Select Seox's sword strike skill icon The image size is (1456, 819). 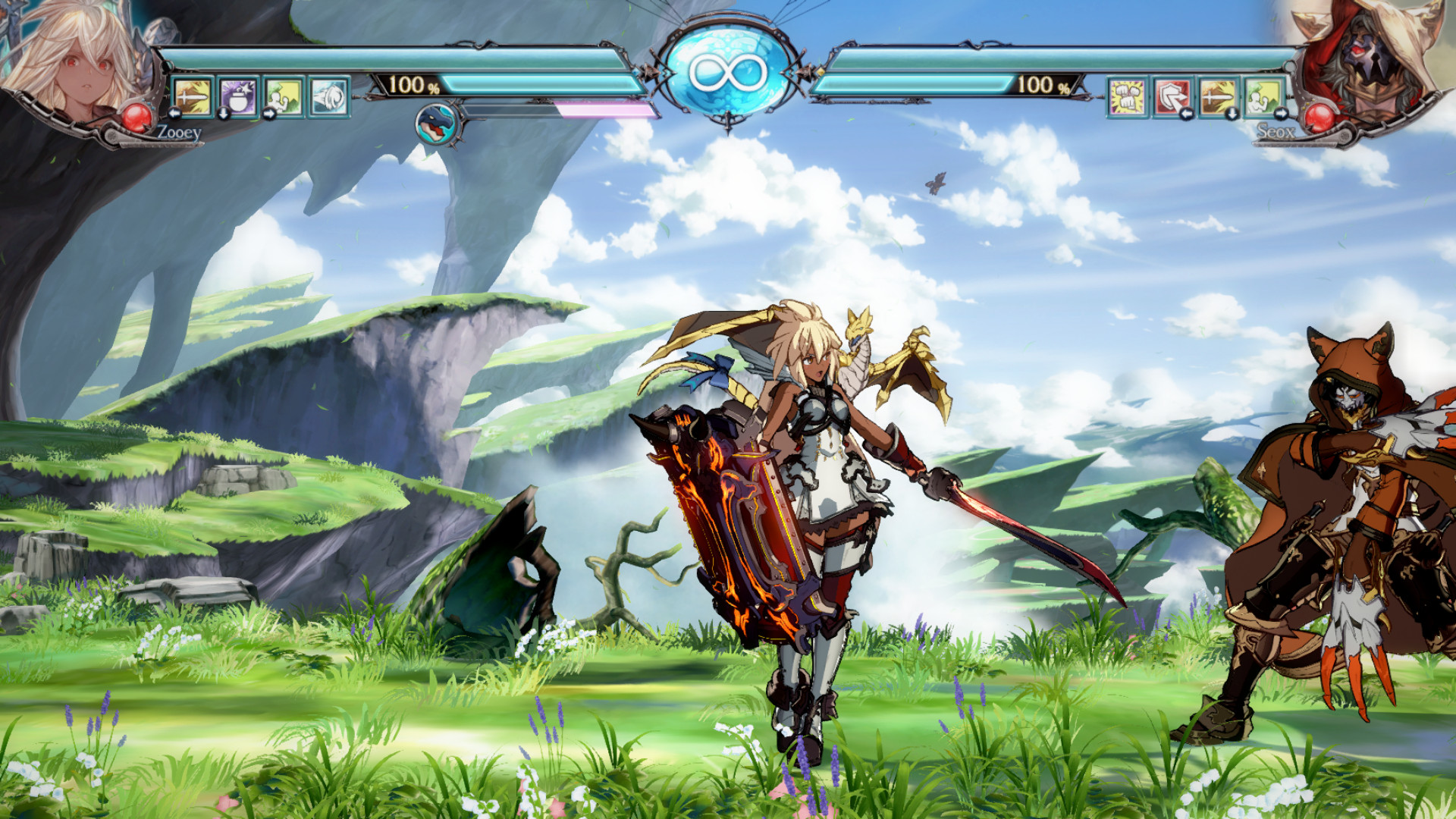pos(1216,96)
